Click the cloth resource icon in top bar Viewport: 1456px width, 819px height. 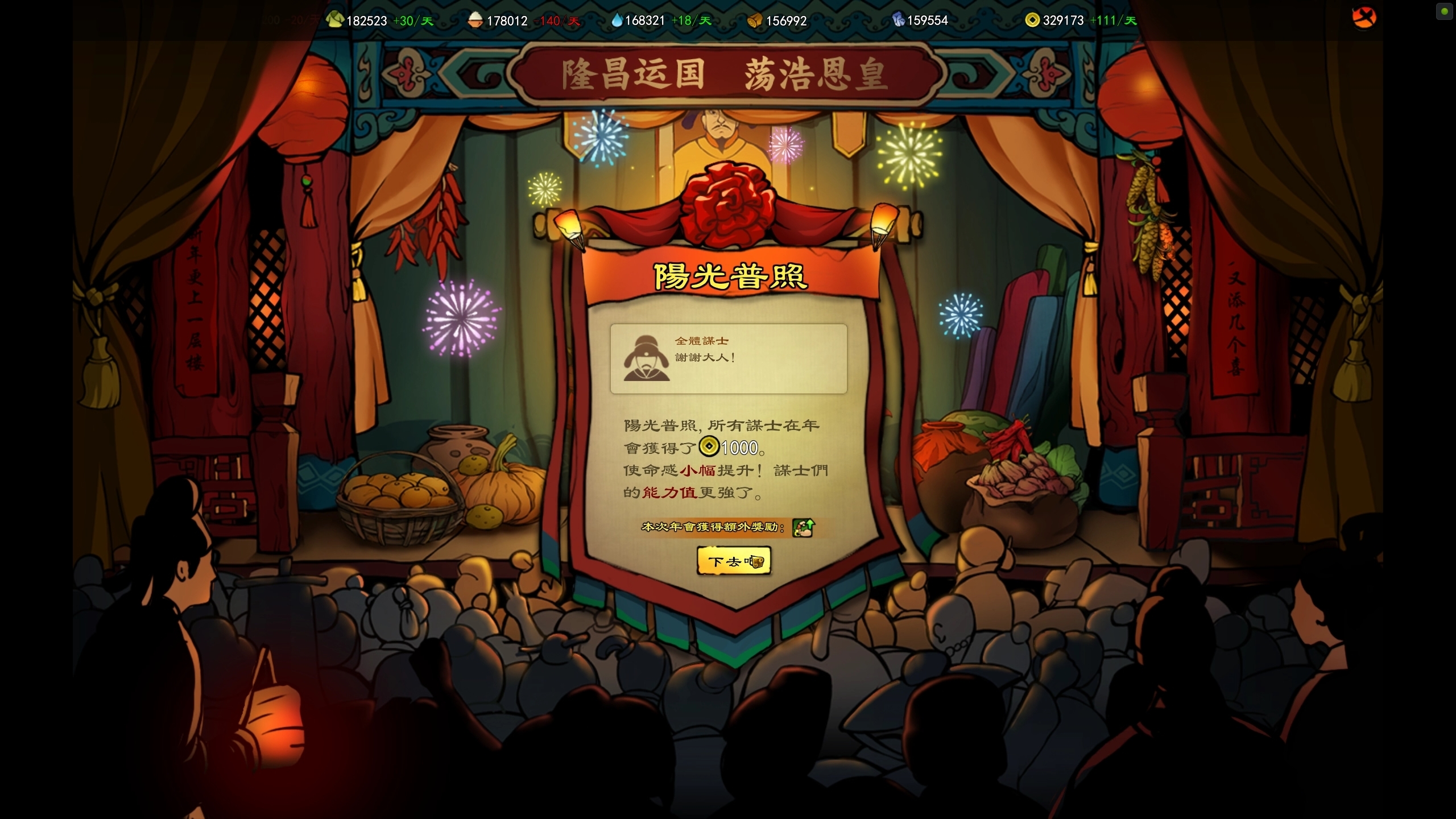pyautogui.click(x=334, y=19)
